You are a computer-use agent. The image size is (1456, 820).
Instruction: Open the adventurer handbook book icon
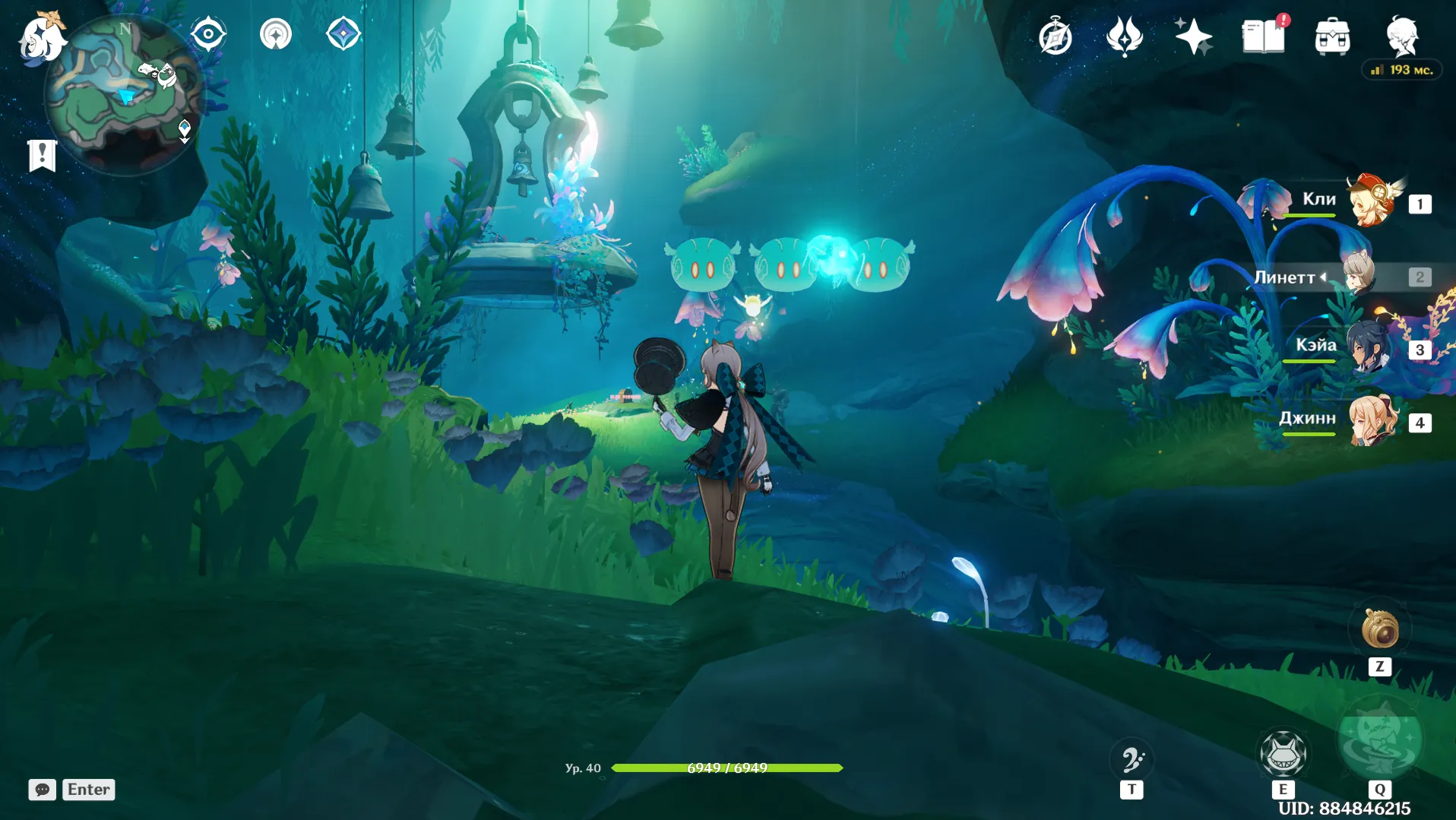pos(1263,36)
